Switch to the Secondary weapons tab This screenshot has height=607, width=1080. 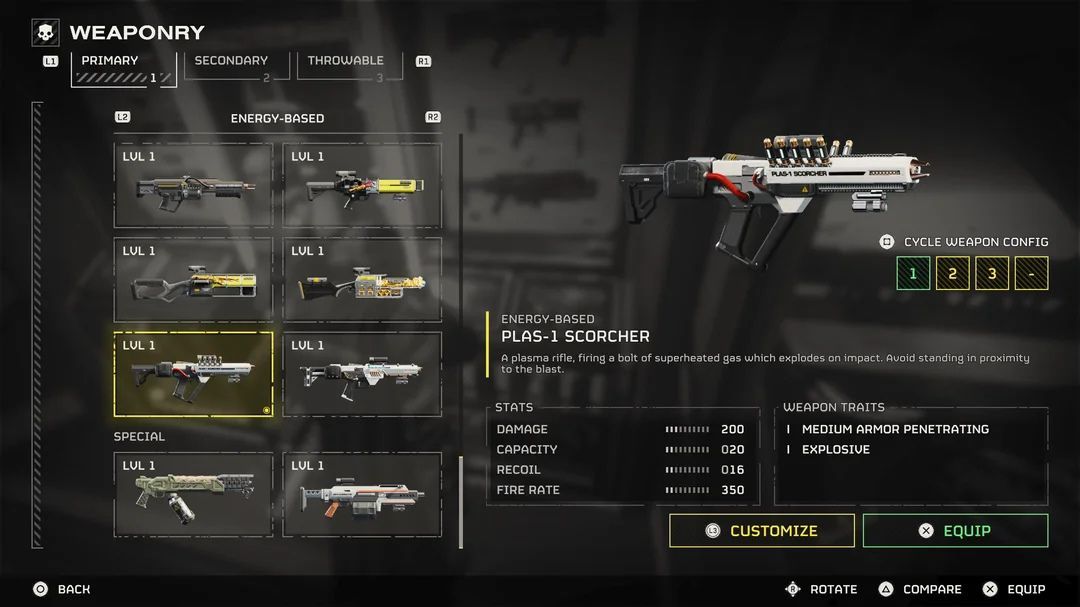[x=231, y=62]
